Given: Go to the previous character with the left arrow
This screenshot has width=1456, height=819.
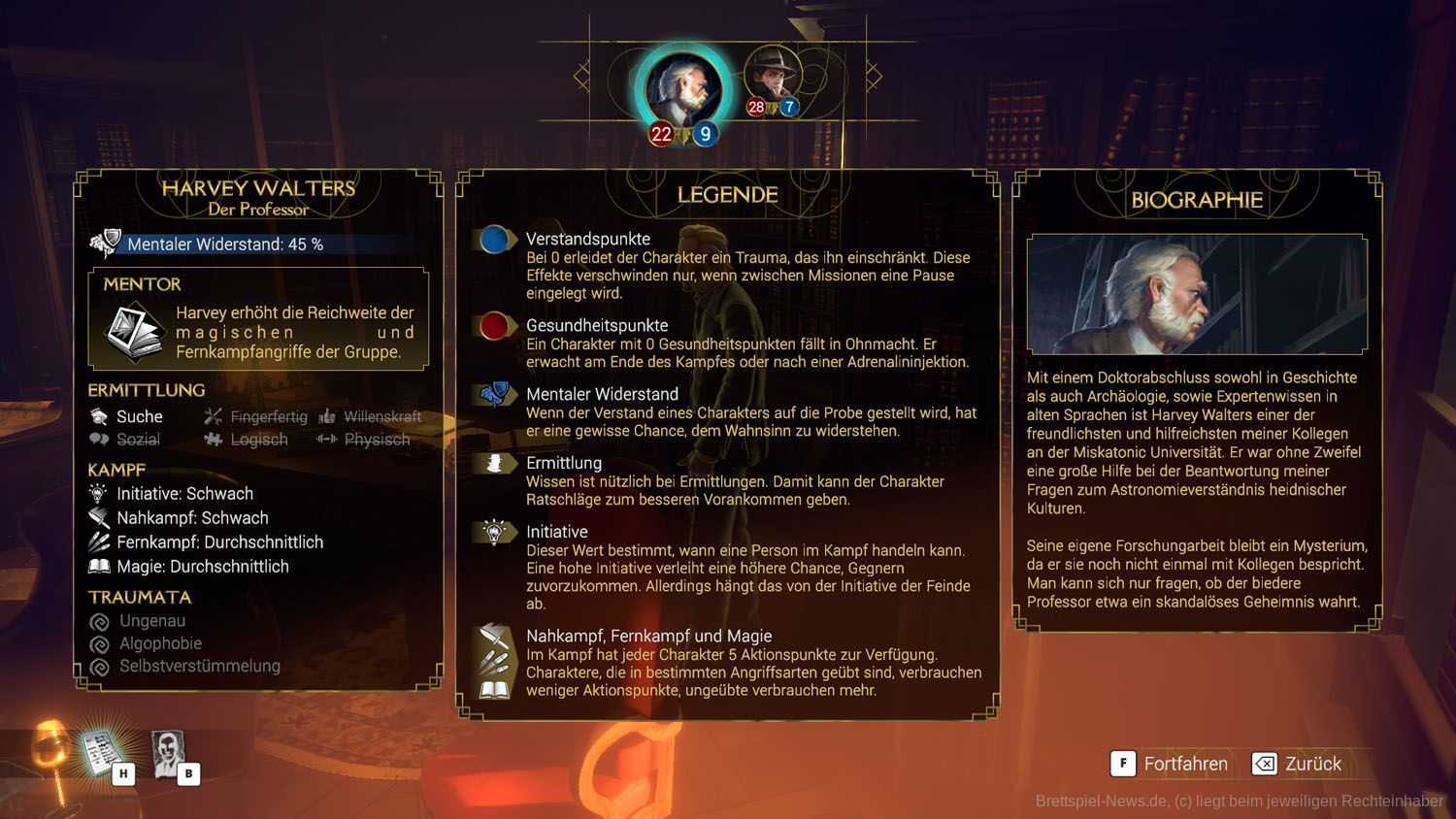Looking at the screenshot, I should [582, 76].
